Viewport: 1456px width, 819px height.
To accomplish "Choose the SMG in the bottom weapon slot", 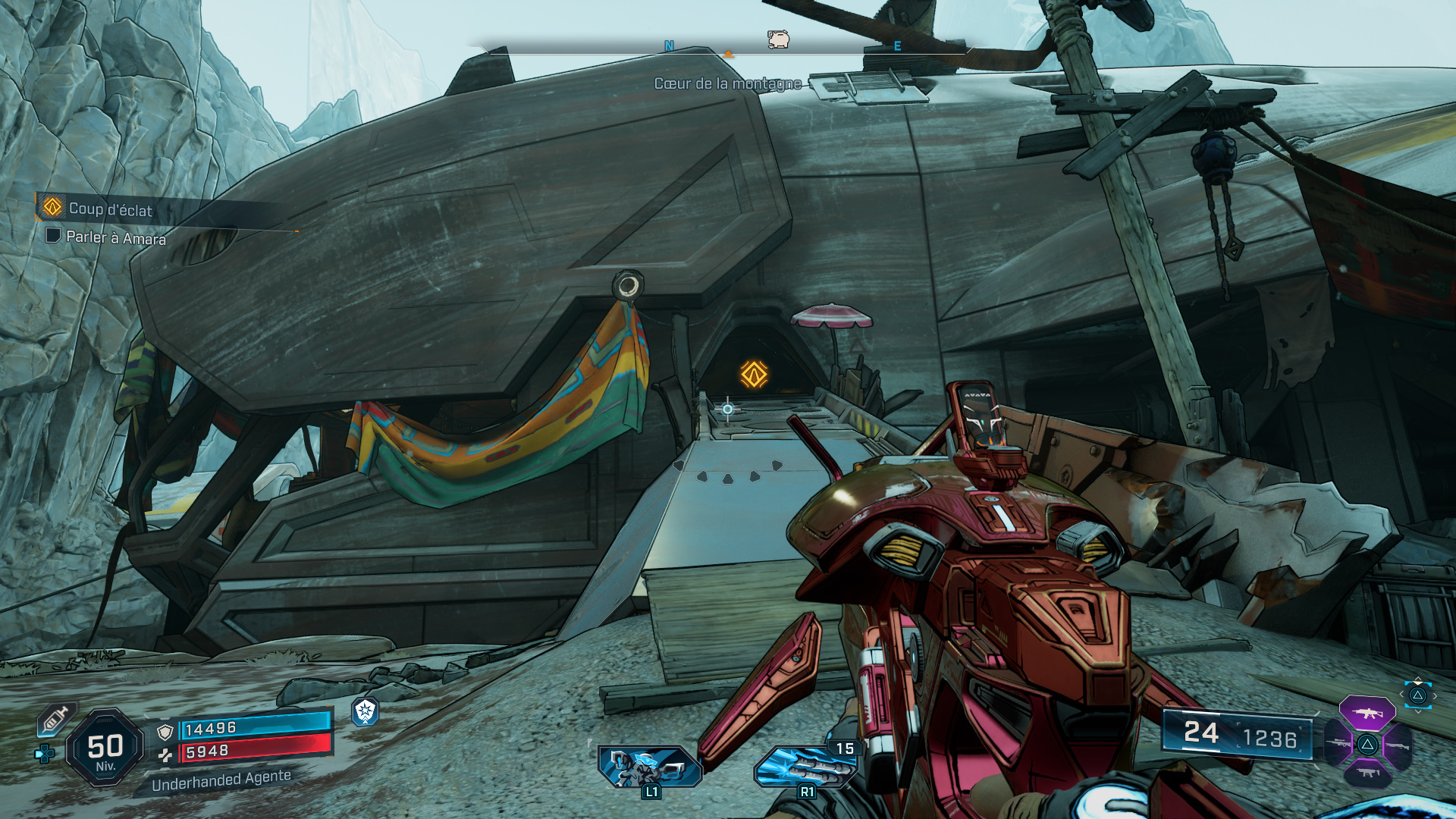I will click(1368, 773).
